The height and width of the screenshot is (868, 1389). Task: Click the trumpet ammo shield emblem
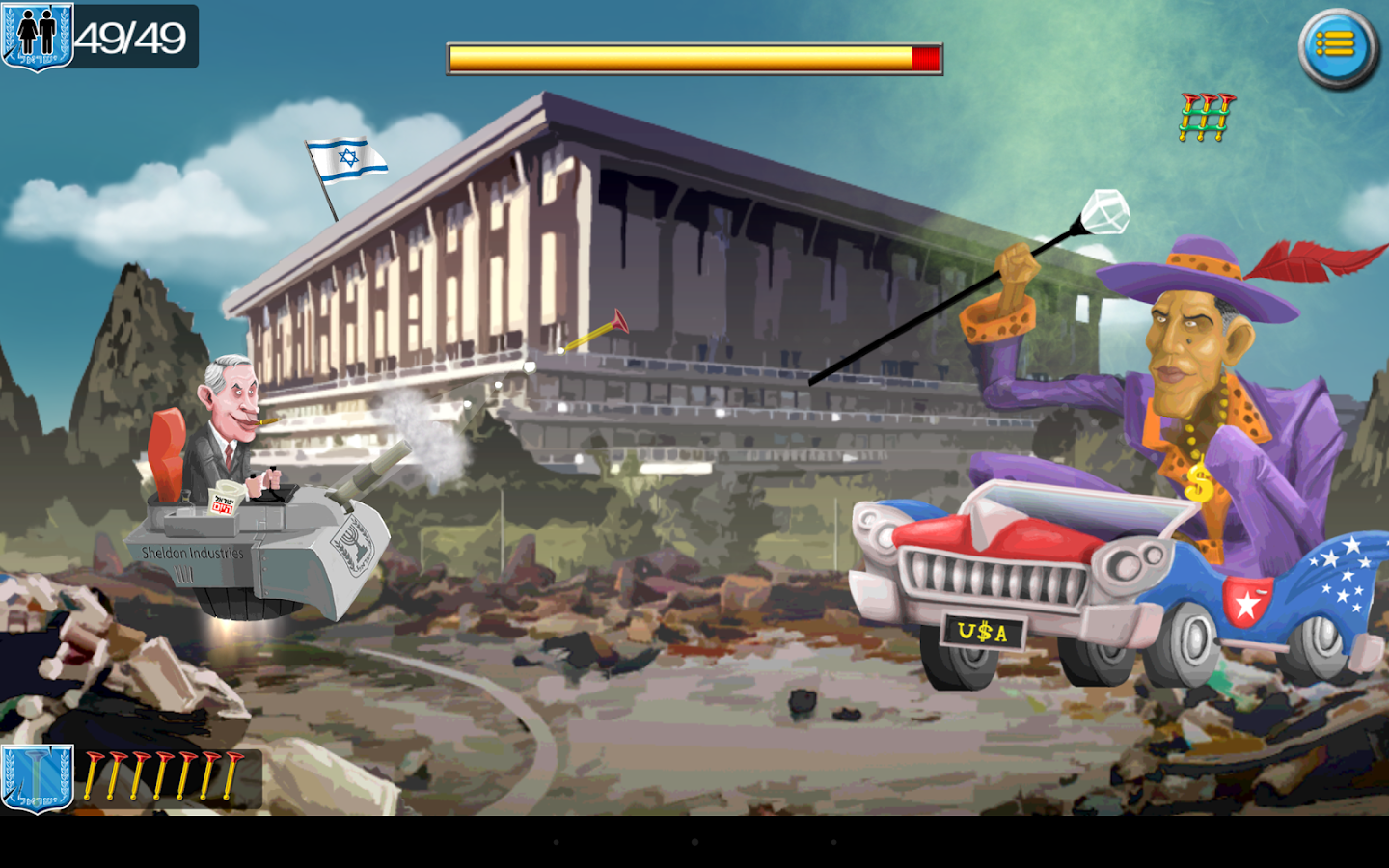click(x=37, y=781)
